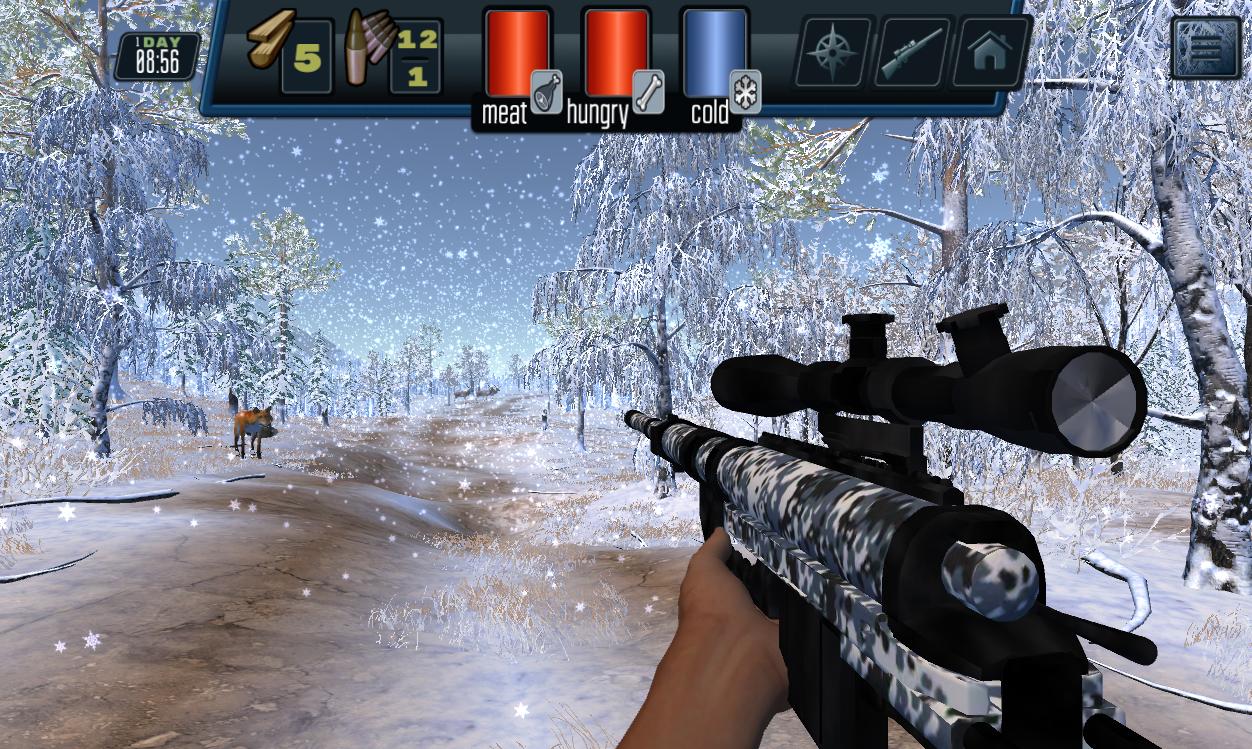Open the menu list button
The height and width of the screenshot is (749, 1252).
[x=1205, y=47]
